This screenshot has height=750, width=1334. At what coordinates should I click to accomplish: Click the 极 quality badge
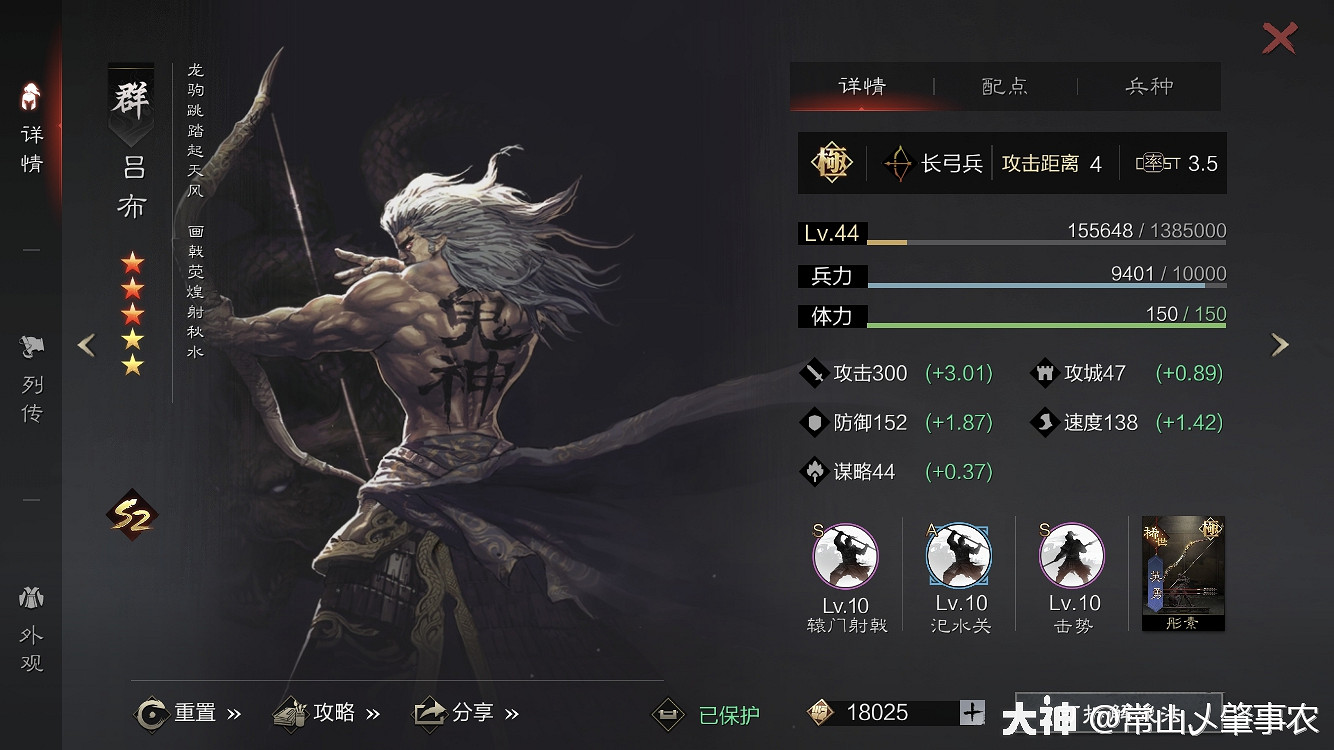(833, 162)
